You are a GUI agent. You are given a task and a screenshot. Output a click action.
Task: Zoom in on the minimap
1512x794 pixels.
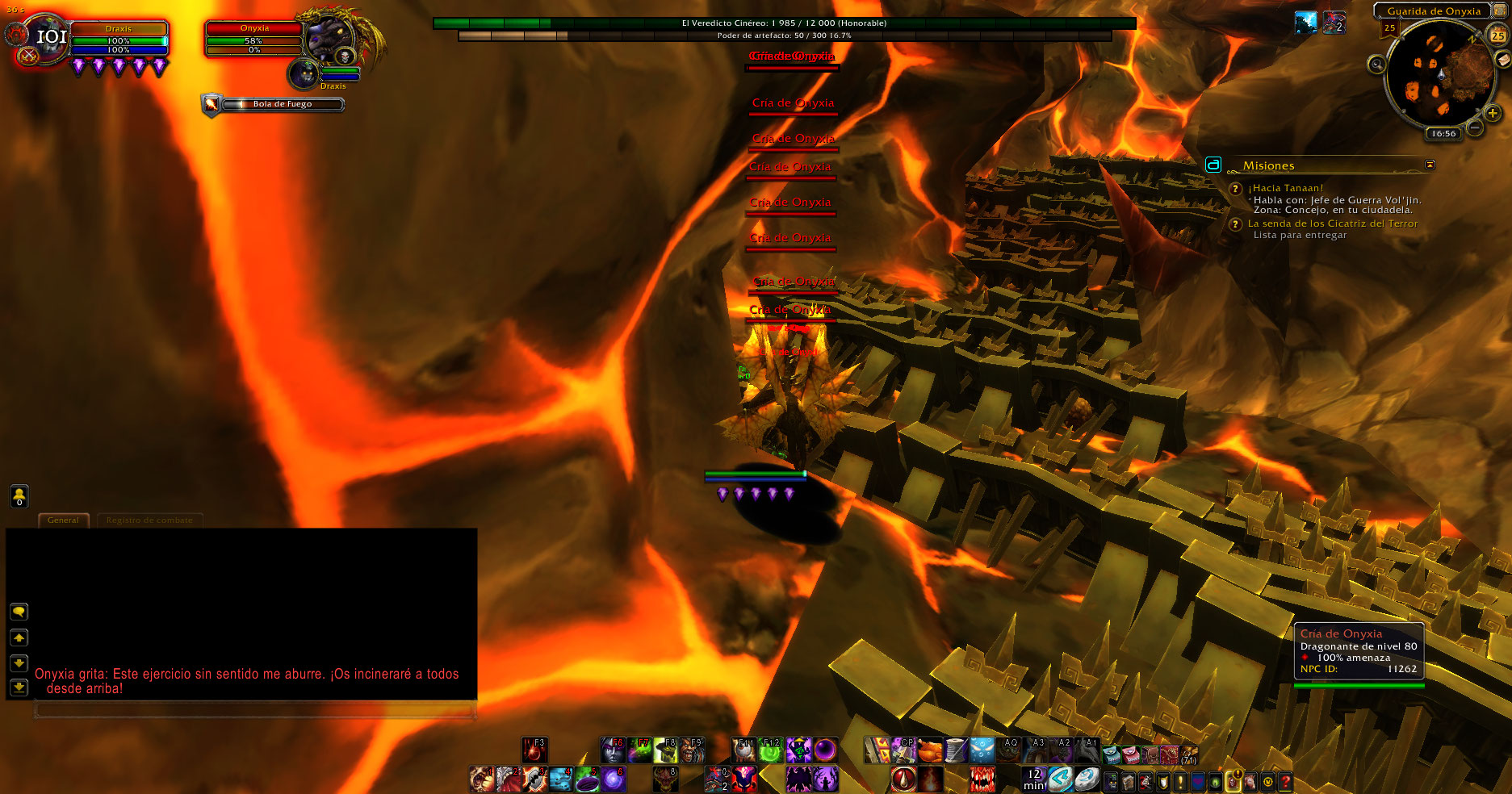(1493, 114)
